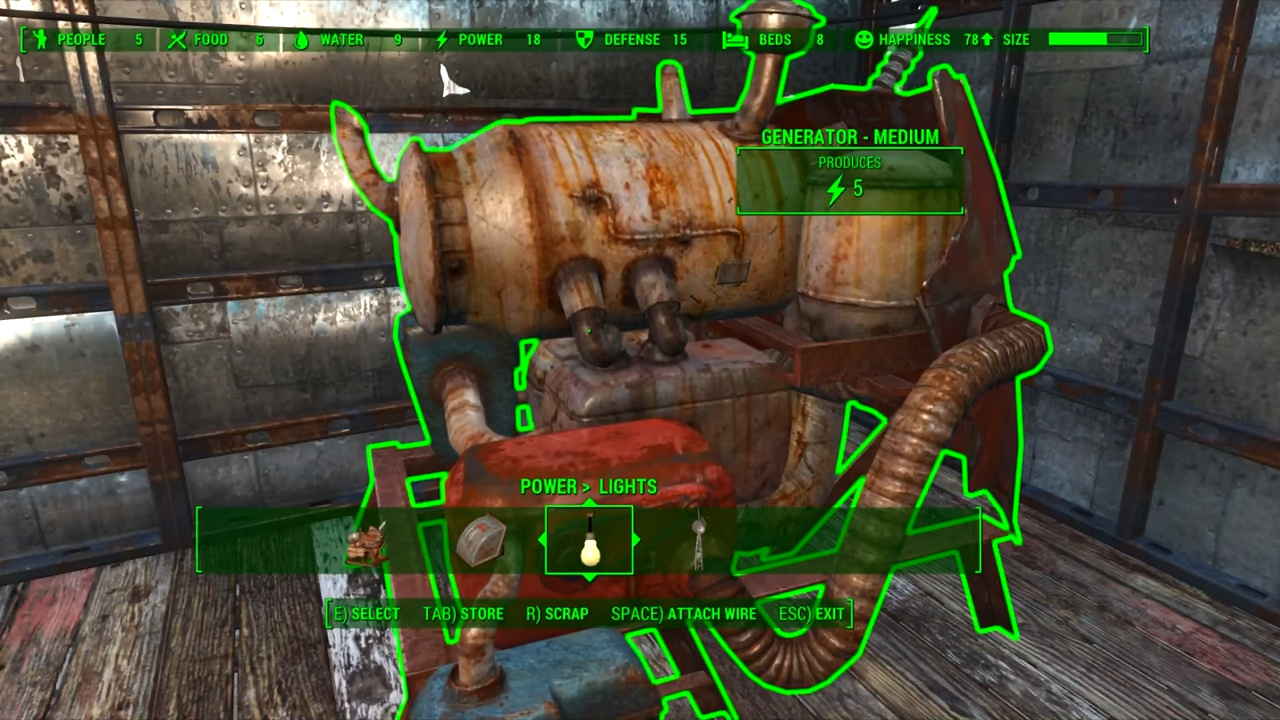
Task: Select the leftmost salvage item icon in carousel
Action: [368, 545]
